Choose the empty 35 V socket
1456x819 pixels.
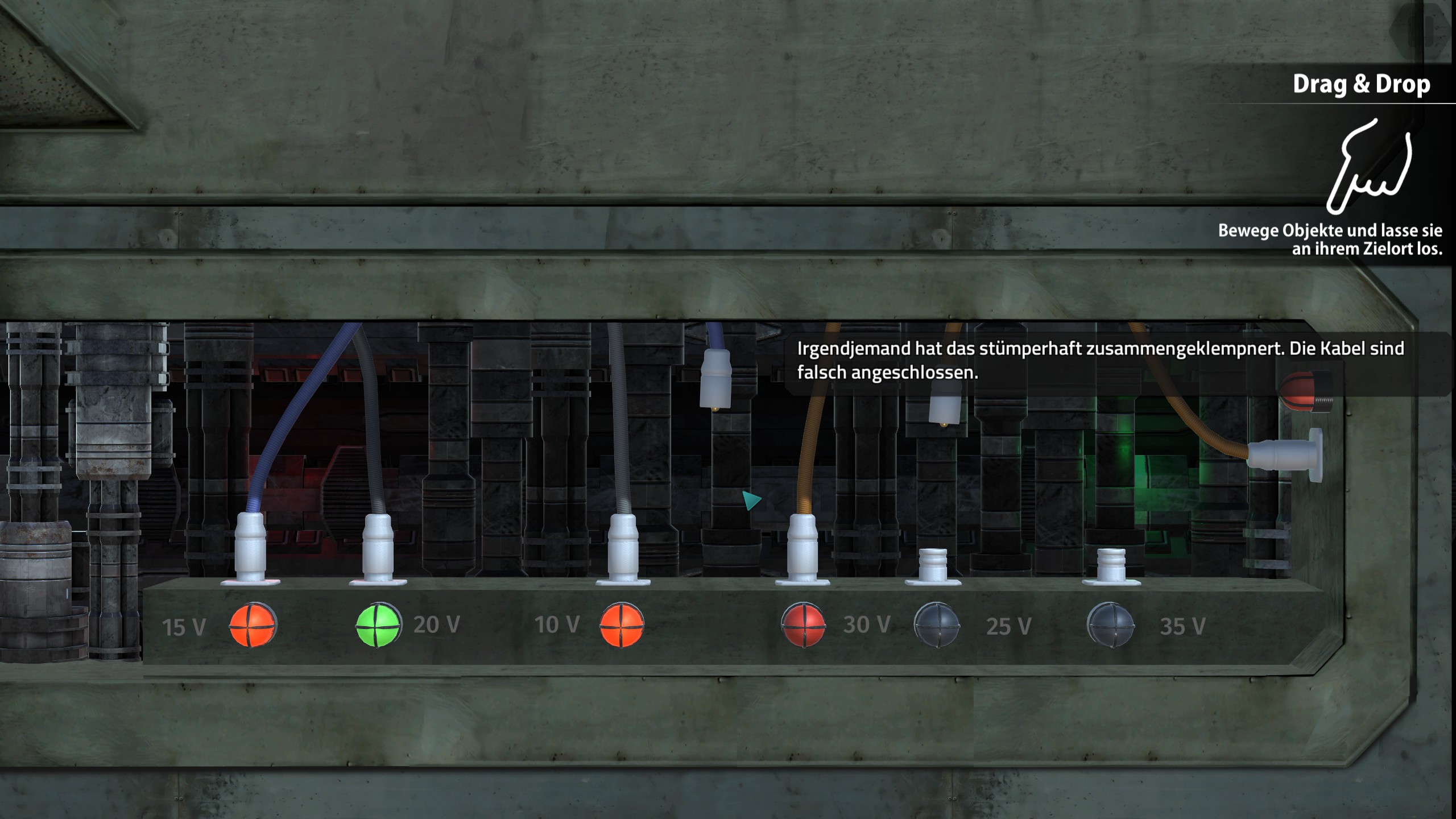pos(1111,566)
